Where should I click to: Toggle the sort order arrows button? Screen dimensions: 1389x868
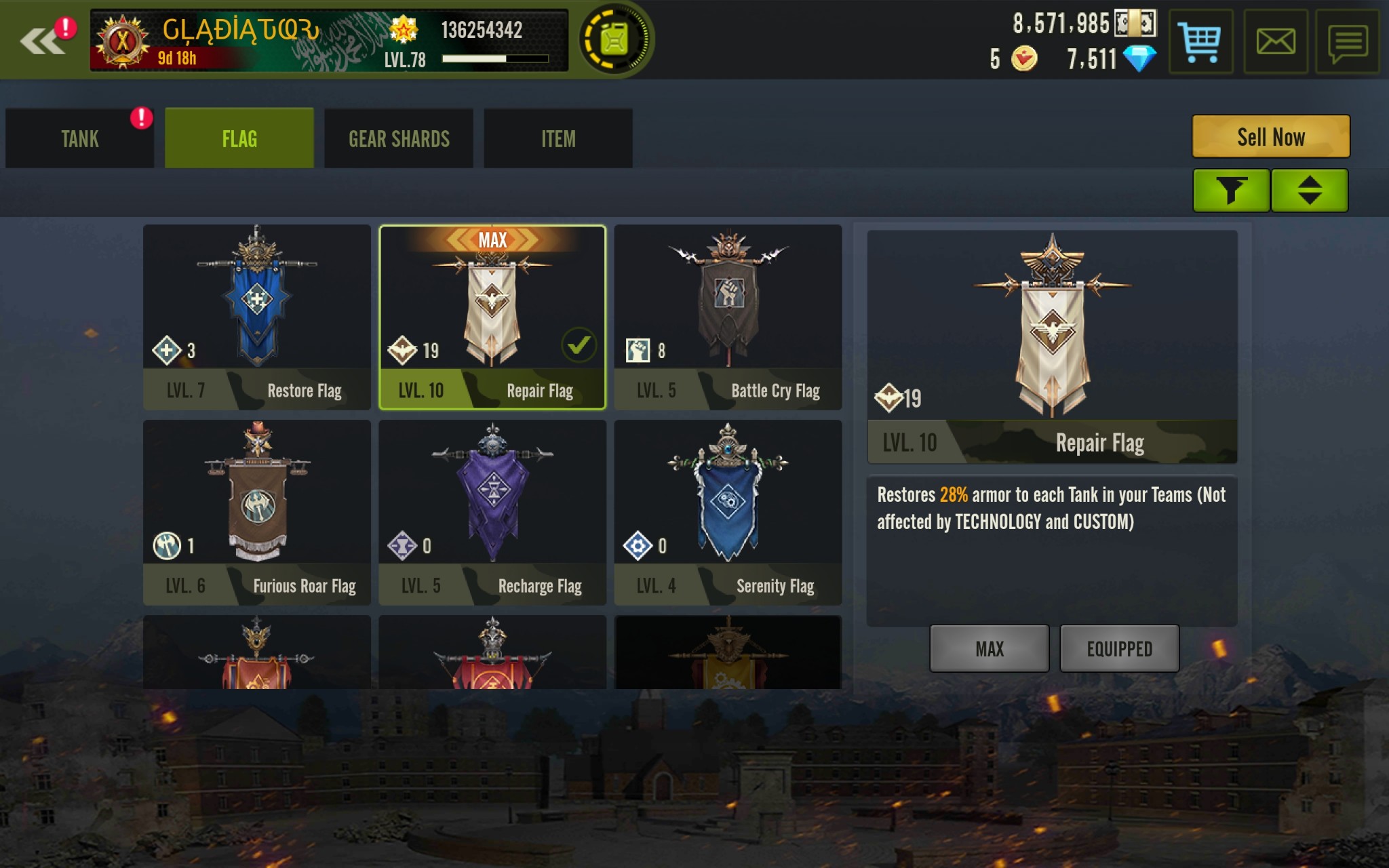click(x=1310, y=191)
